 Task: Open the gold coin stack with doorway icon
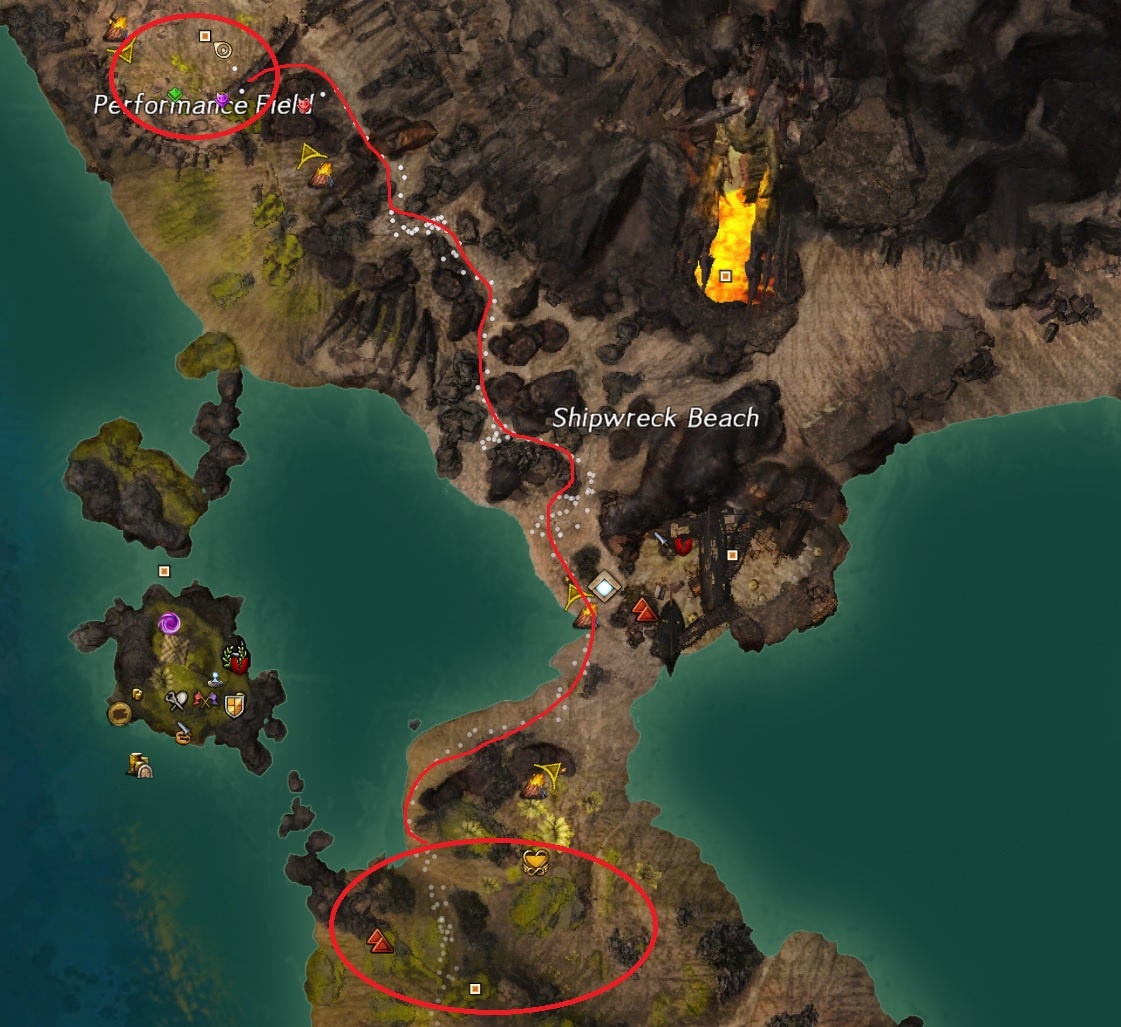(139, 766)
